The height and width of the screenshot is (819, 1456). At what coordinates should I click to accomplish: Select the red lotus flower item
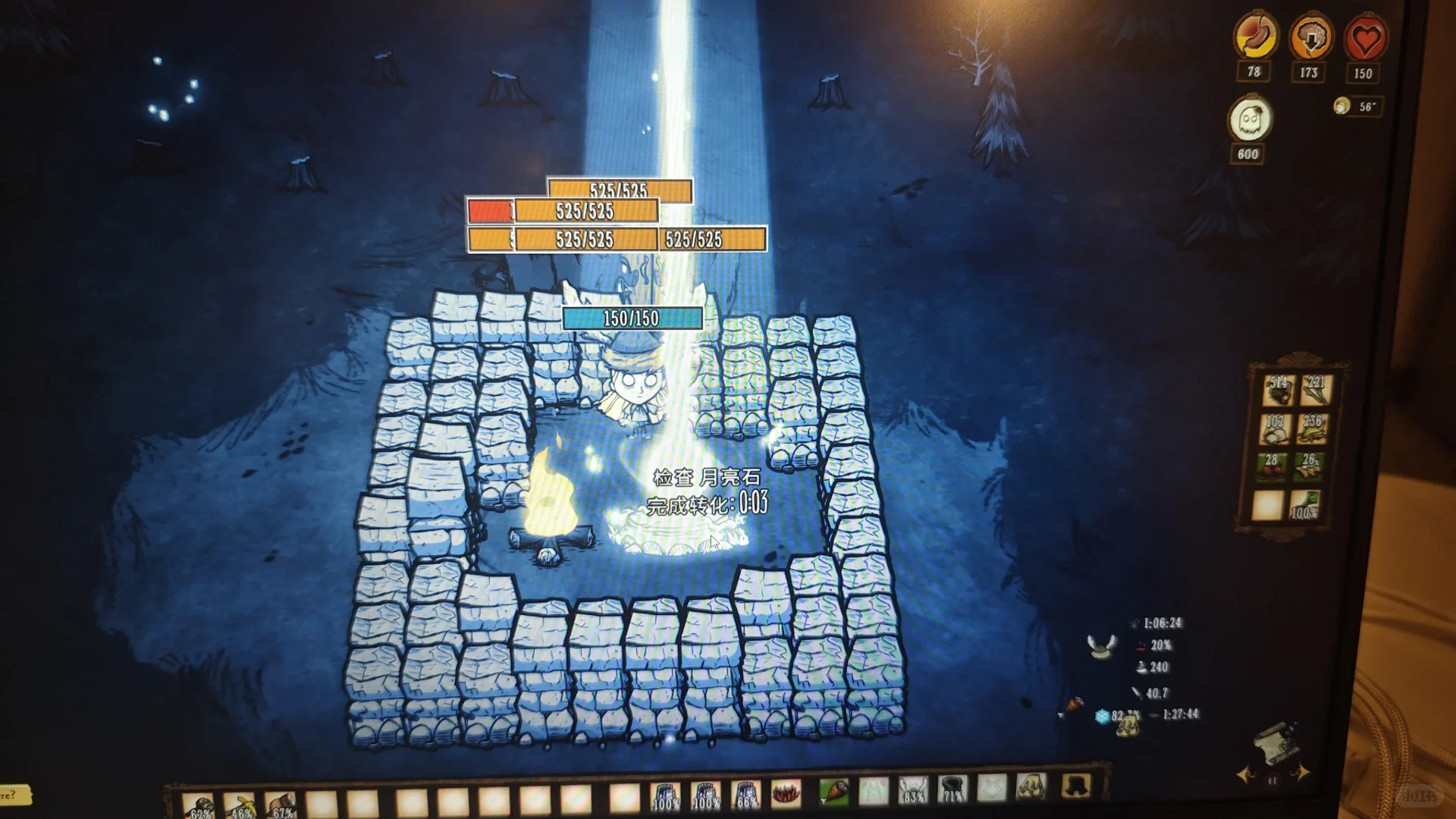[x=786, y=793]
